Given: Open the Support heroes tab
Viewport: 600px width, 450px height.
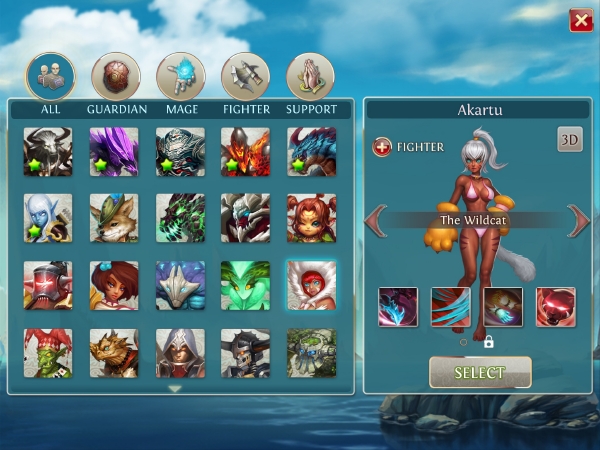Looking at the screenshot, I should coord(311,75).
